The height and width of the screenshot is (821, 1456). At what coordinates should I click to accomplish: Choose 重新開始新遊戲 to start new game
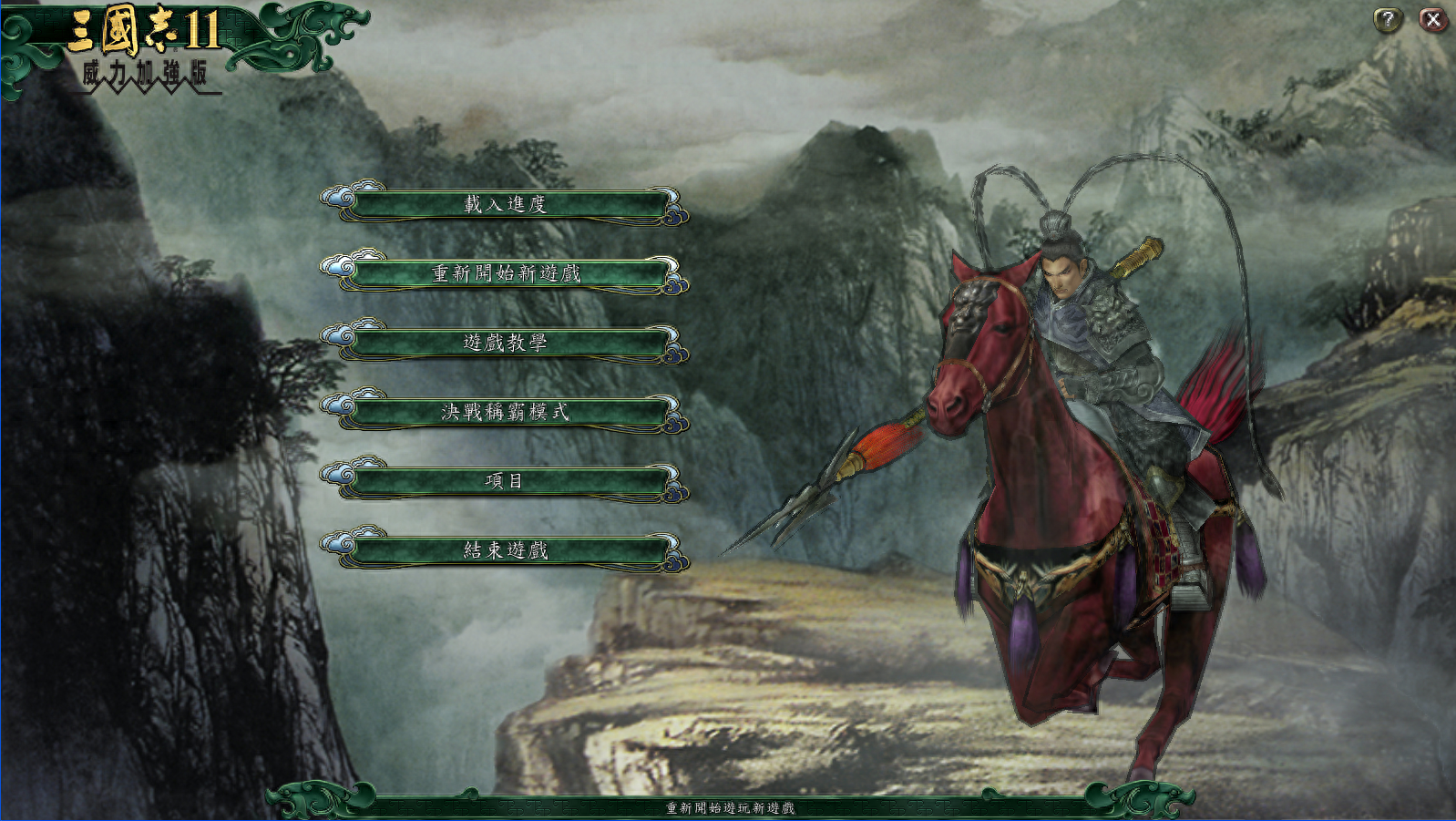(x=506, y=273)
